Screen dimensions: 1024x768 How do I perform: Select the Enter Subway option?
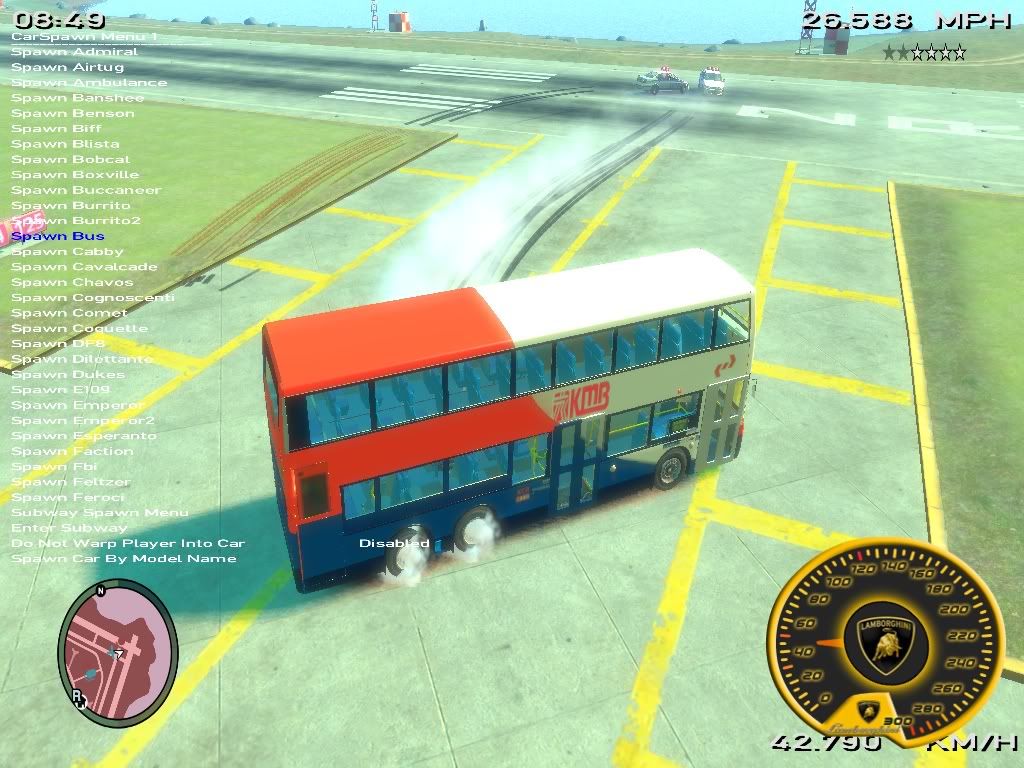pos(69,528)
